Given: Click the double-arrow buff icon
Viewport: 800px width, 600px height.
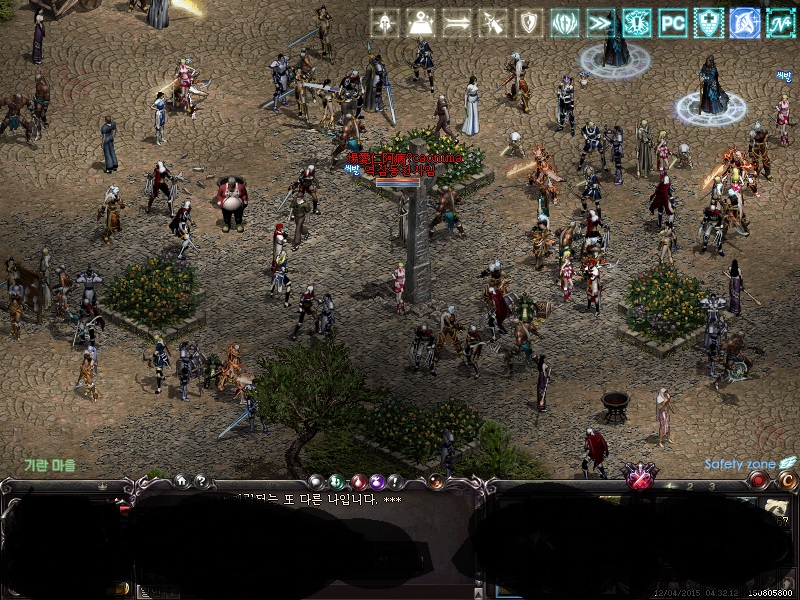Looking at the screenshot, I should pyautogui.click(x=457, y=22).
